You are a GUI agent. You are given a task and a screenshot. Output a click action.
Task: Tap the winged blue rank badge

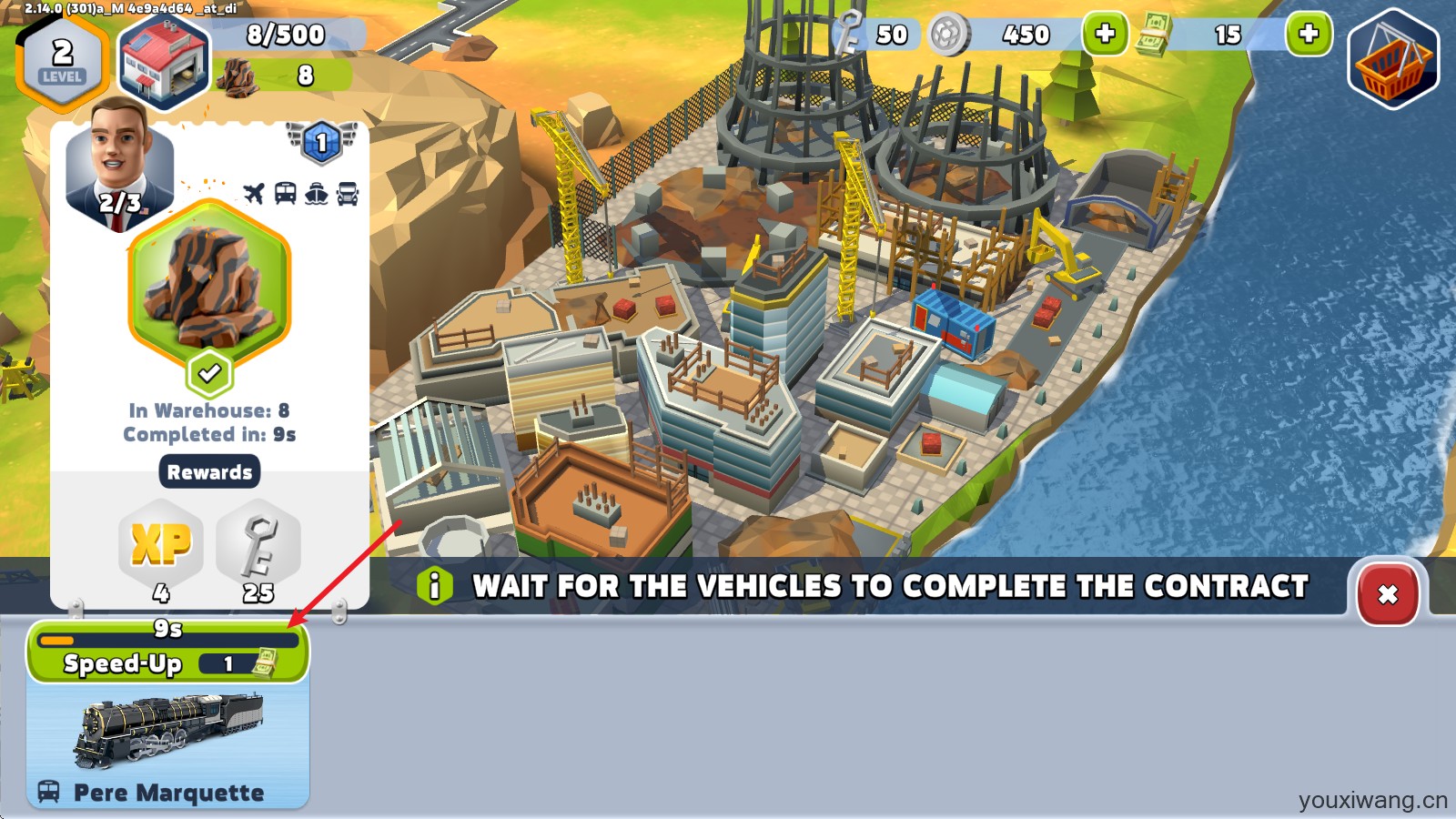(321, 143)
